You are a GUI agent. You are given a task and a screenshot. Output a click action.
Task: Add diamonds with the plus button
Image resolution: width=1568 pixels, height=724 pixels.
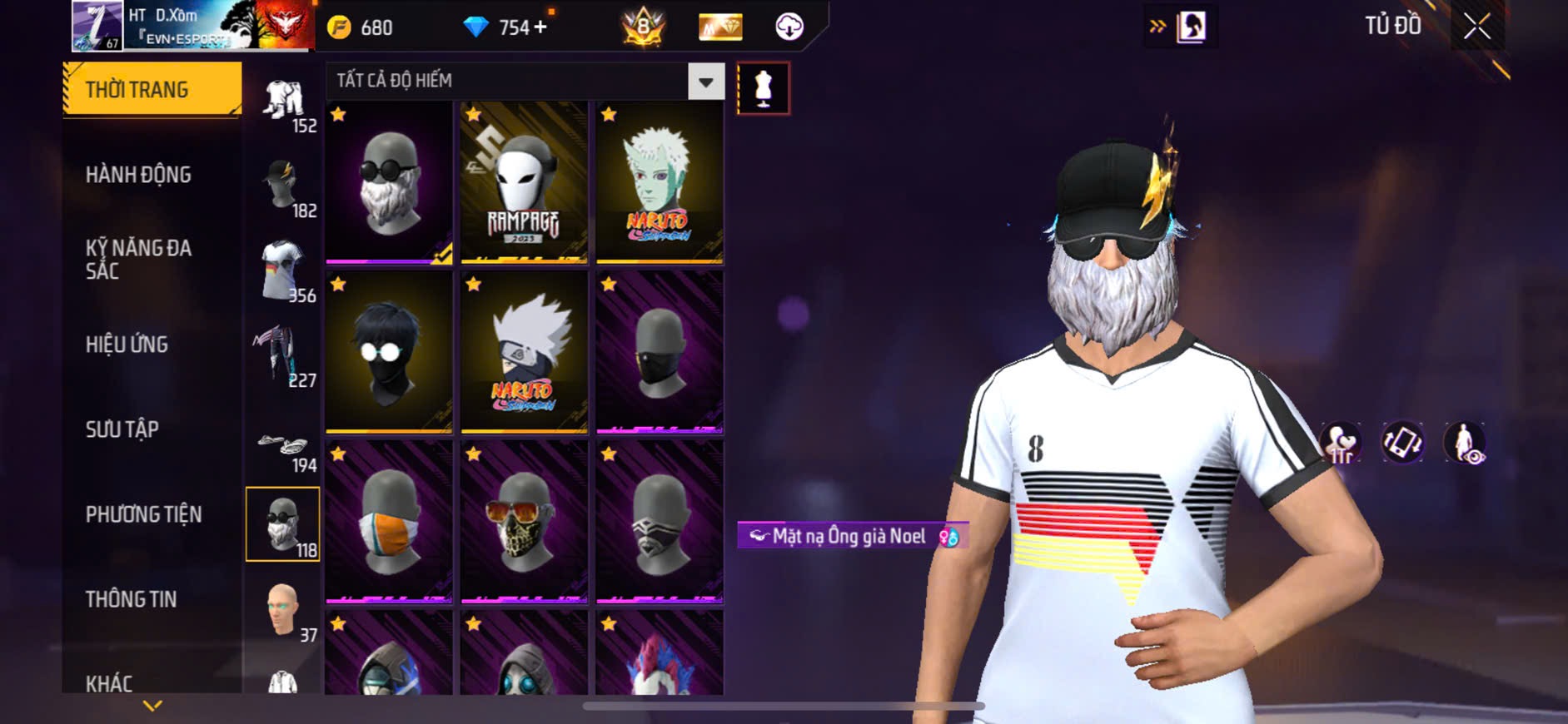coord(541,27)
